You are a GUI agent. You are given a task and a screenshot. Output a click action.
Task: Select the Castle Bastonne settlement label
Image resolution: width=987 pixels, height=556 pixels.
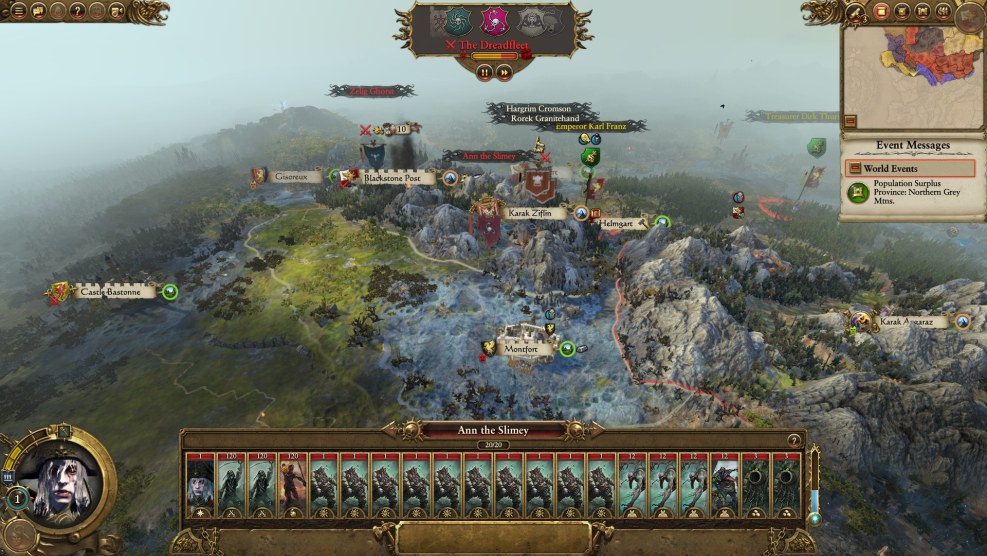[111, 292]
